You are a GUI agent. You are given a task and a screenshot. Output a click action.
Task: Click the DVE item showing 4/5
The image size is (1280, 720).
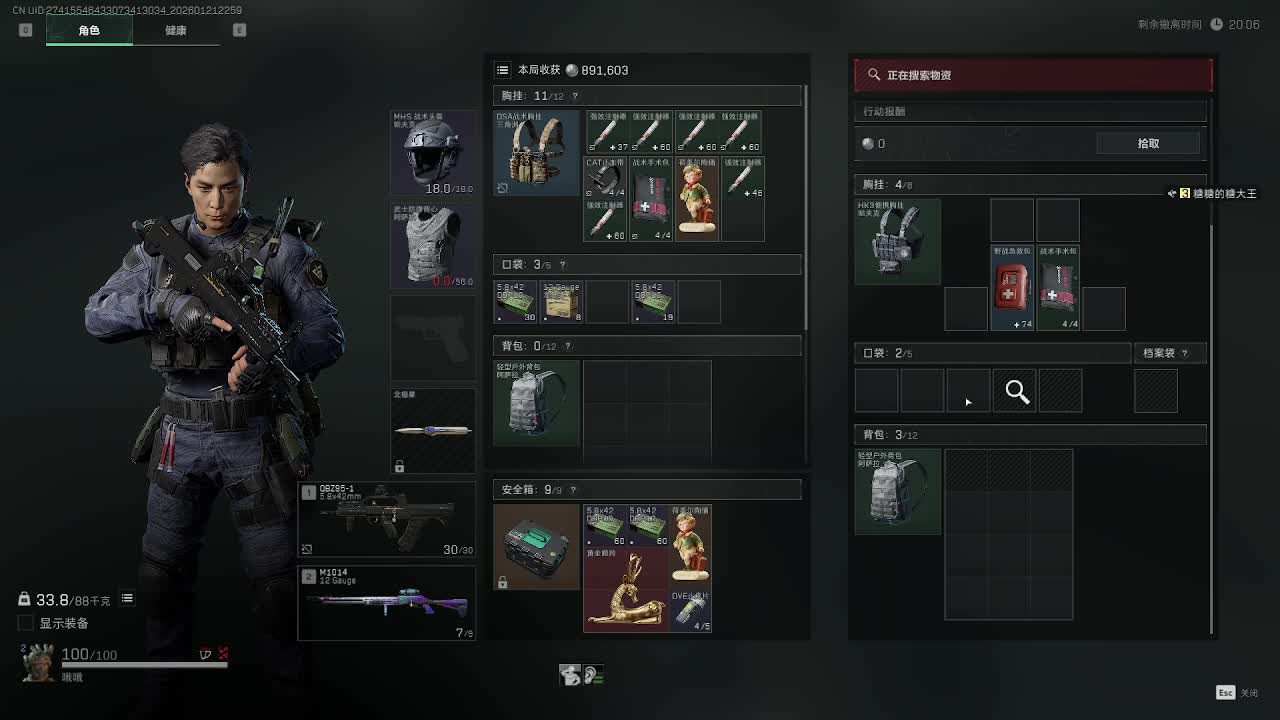tap(691, 610)
